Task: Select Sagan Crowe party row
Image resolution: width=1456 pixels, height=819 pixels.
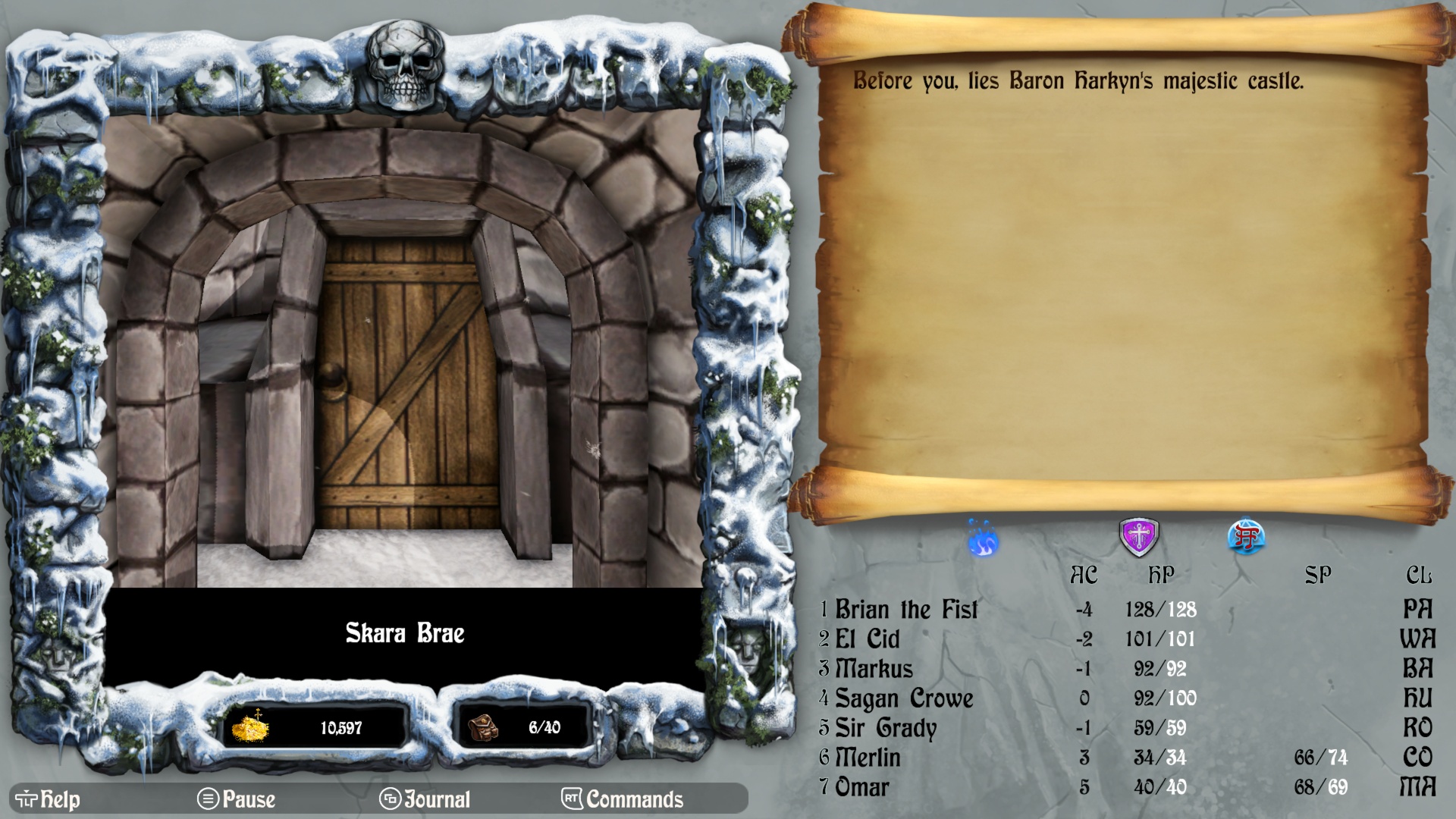Action: (903, 698)
